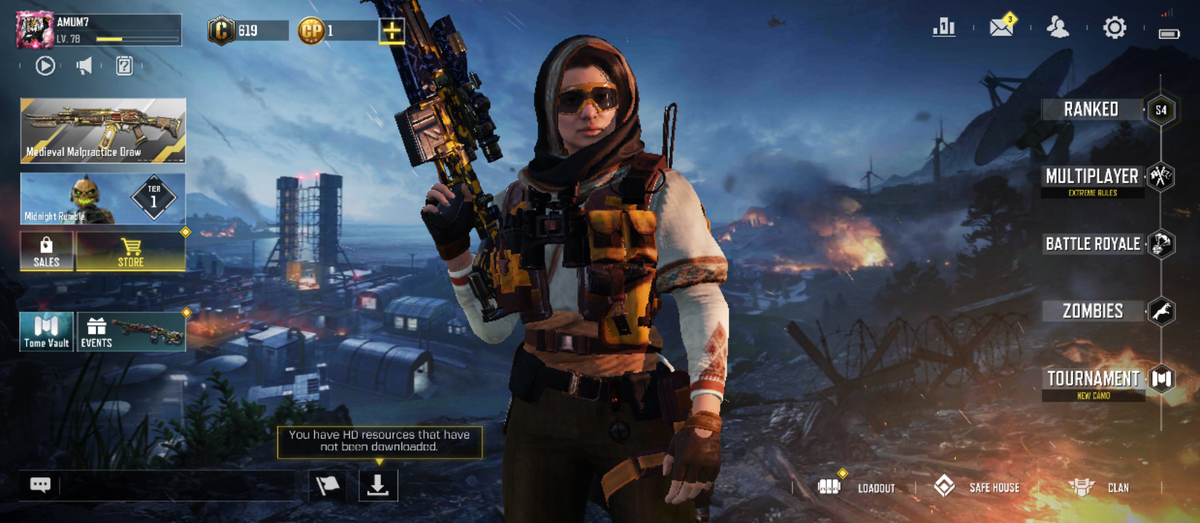Select Ranked mode
The width and height of the screenshot is (1200, 523).
pyautogui.click(x=1092, y=110)
